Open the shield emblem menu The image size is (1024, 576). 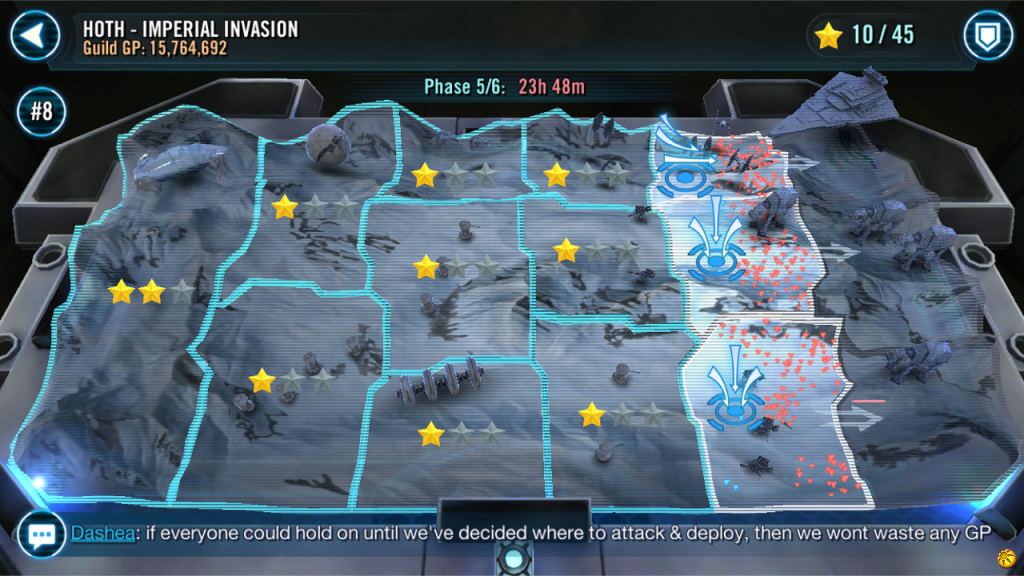[988, 36]
